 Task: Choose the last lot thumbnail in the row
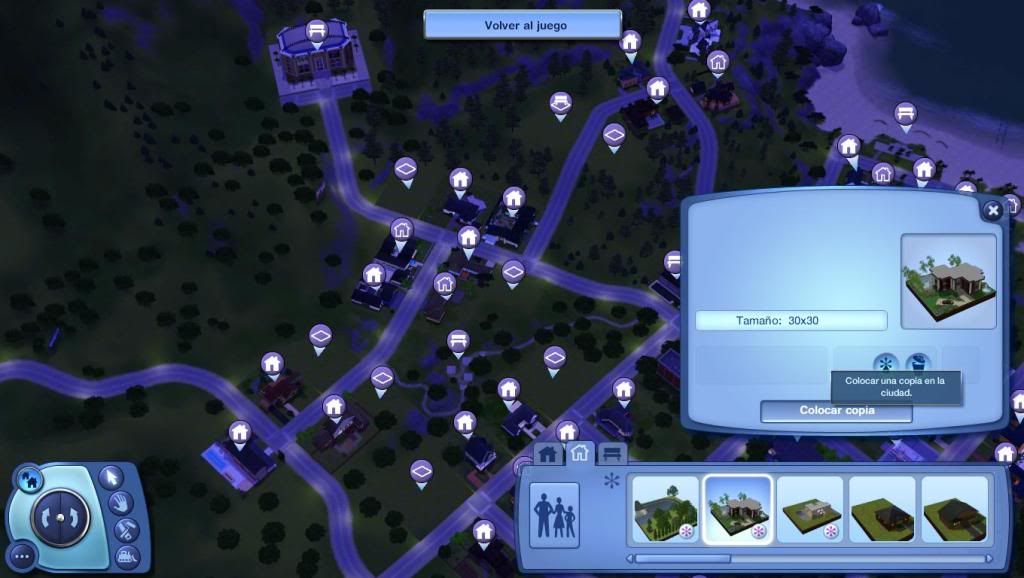953,509
